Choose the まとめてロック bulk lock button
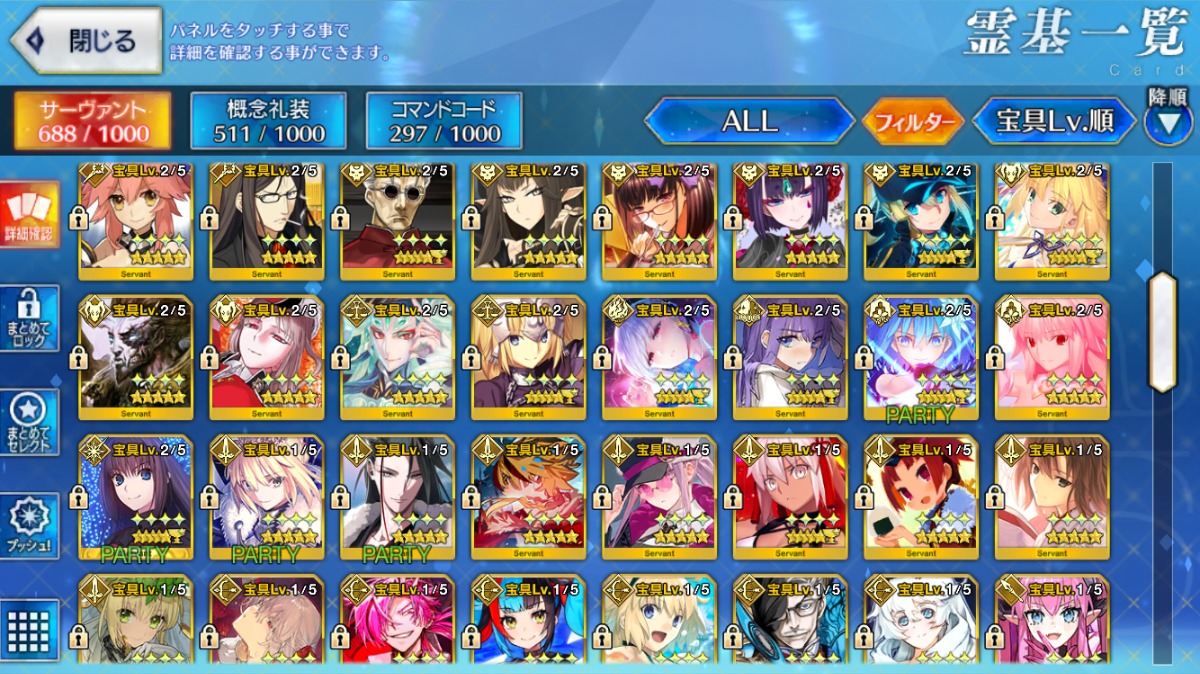 pyautogui.click(x=30, y=318)
